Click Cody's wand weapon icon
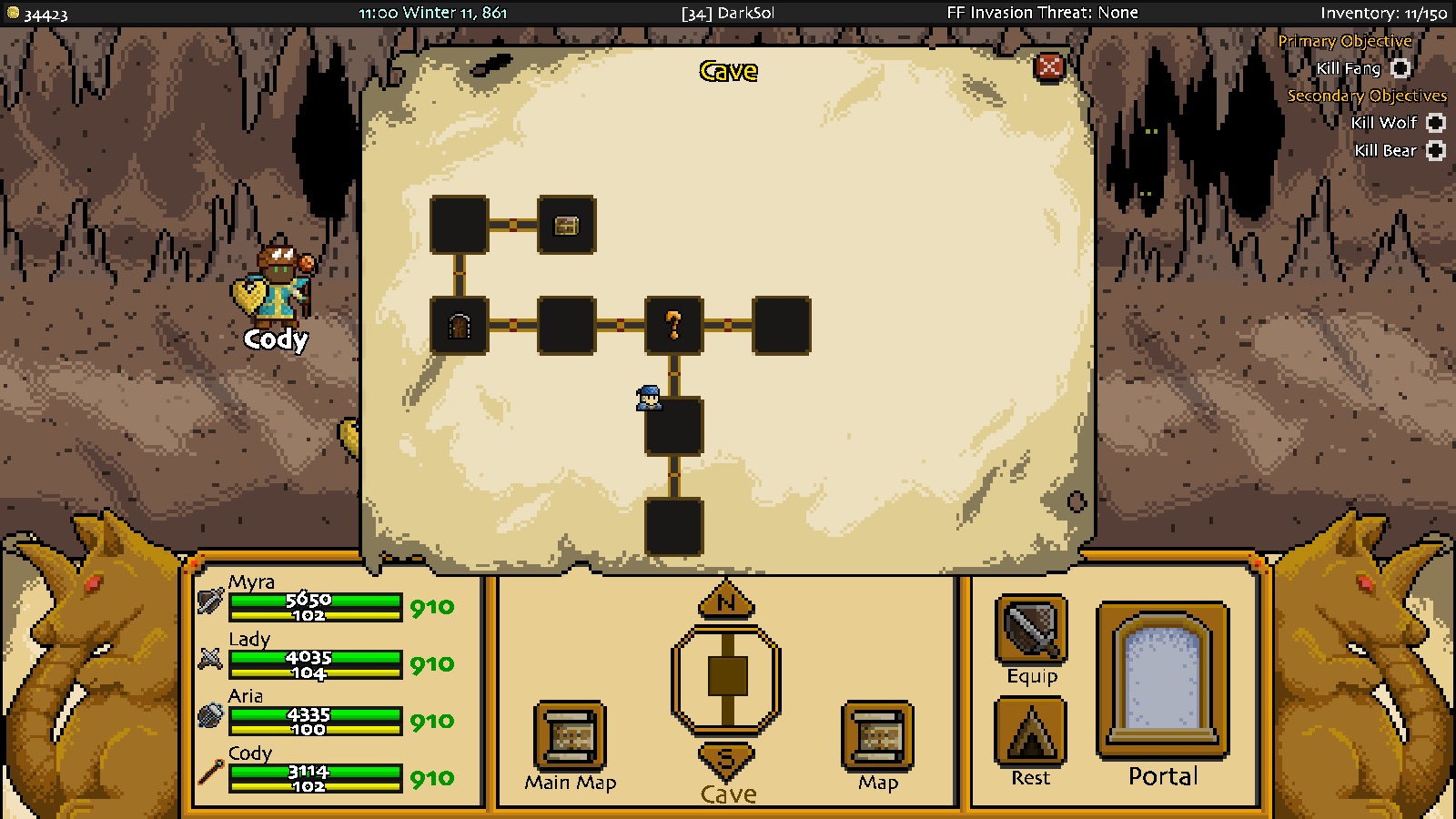1456x819 pixels. click(210, 773)
